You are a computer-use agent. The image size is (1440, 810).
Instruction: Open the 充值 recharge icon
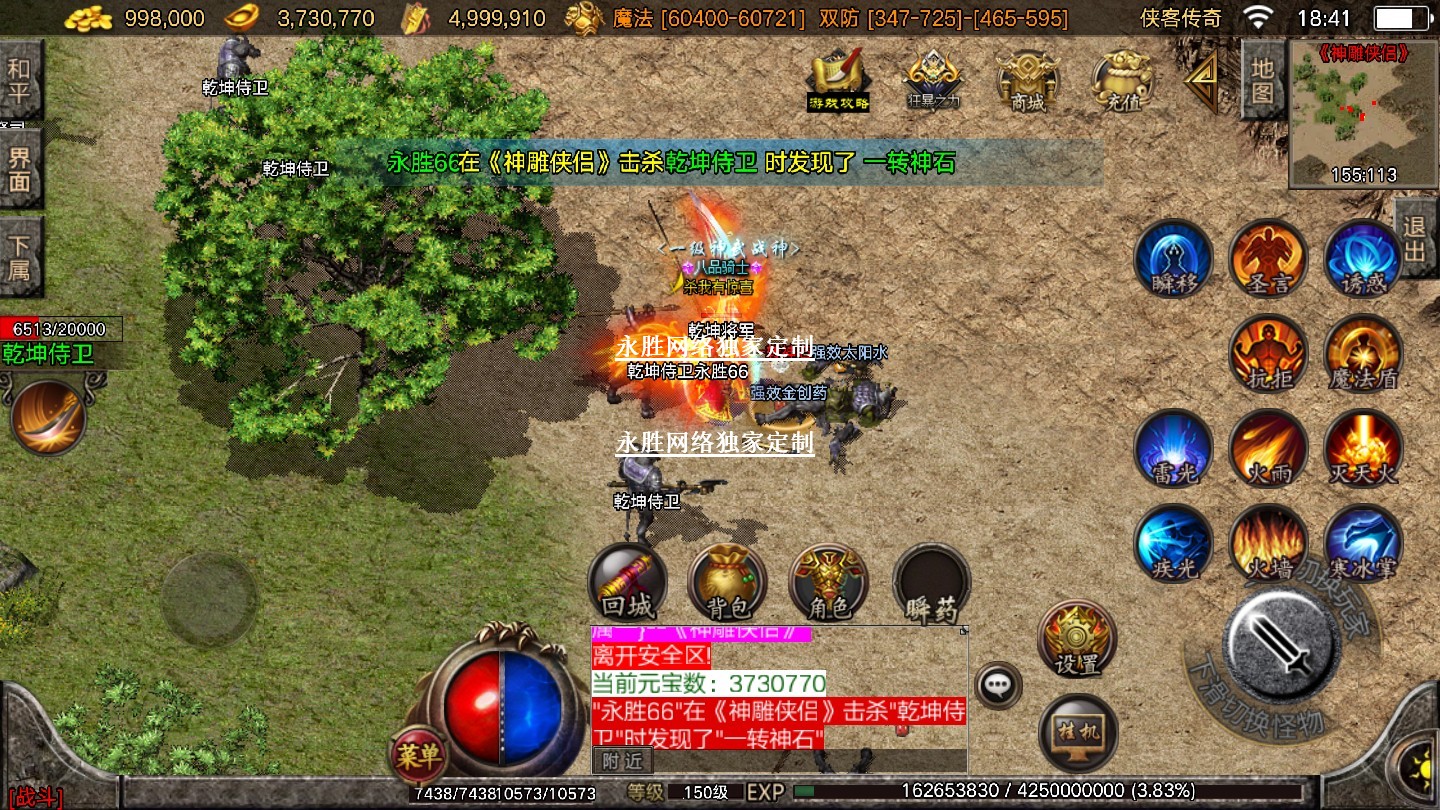[x=1123, y=80]
